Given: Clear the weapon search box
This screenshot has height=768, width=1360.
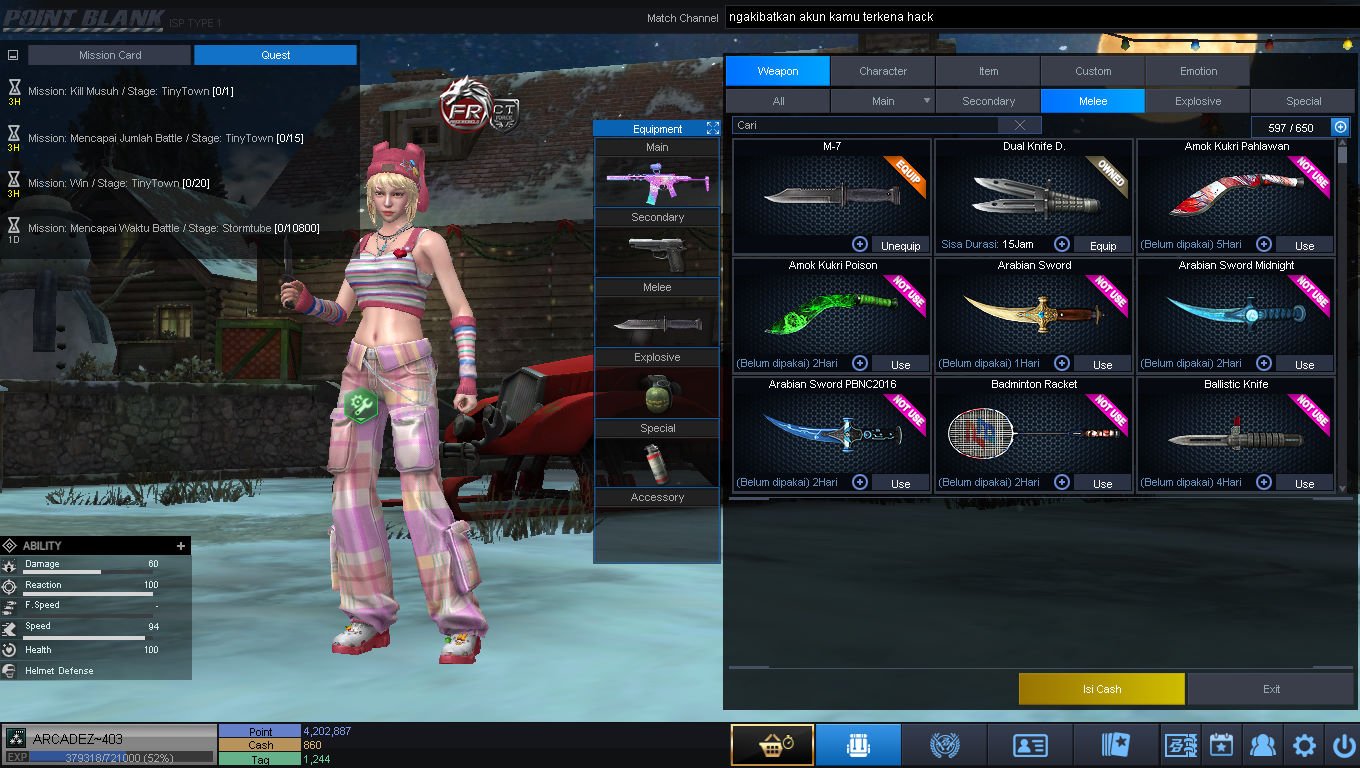Looking at the screenshot, I should pos(1019,125).
